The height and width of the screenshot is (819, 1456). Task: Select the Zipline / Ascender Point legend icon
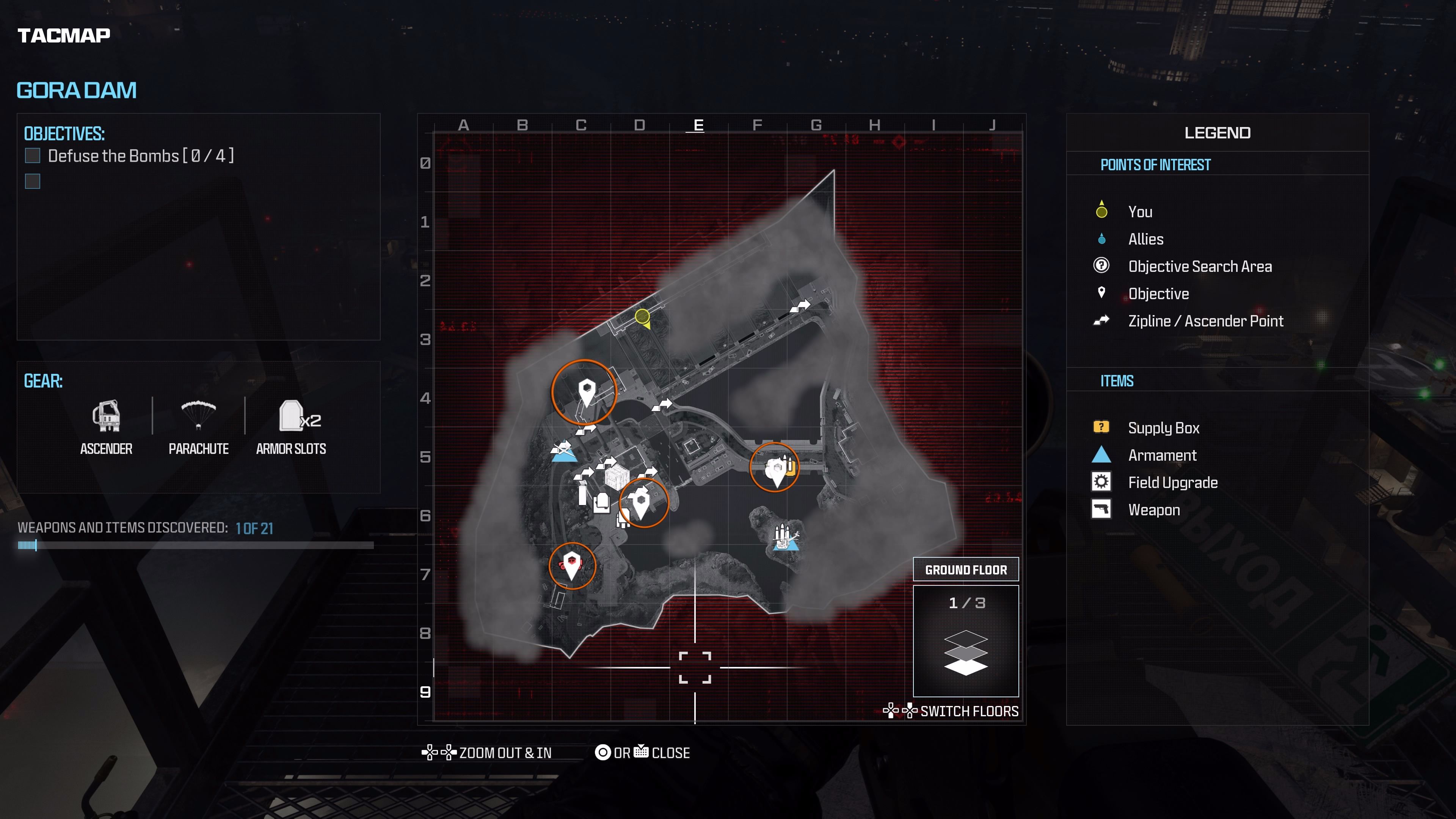tap(1101, 320)
